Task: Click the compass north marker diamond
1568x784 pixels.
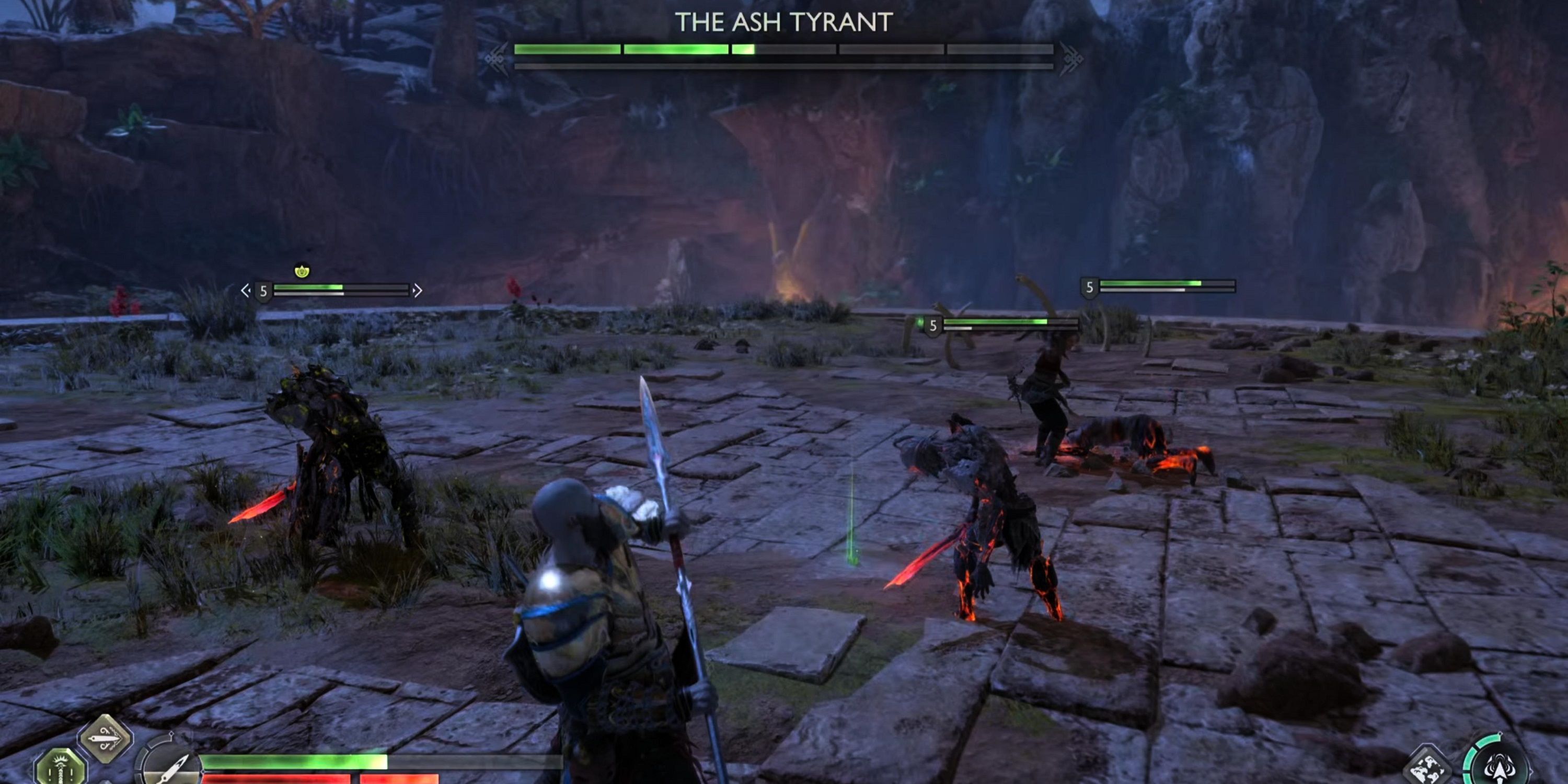Action: click(x=171, y=734)
